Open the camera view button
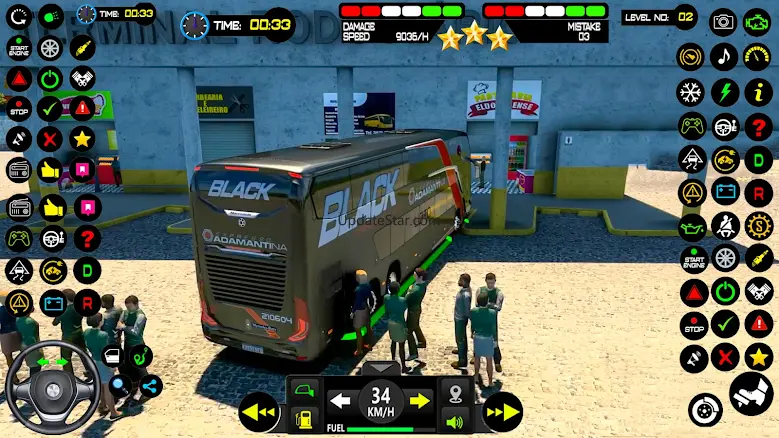This screenshot has width=779, height=438. pos(723,21)
